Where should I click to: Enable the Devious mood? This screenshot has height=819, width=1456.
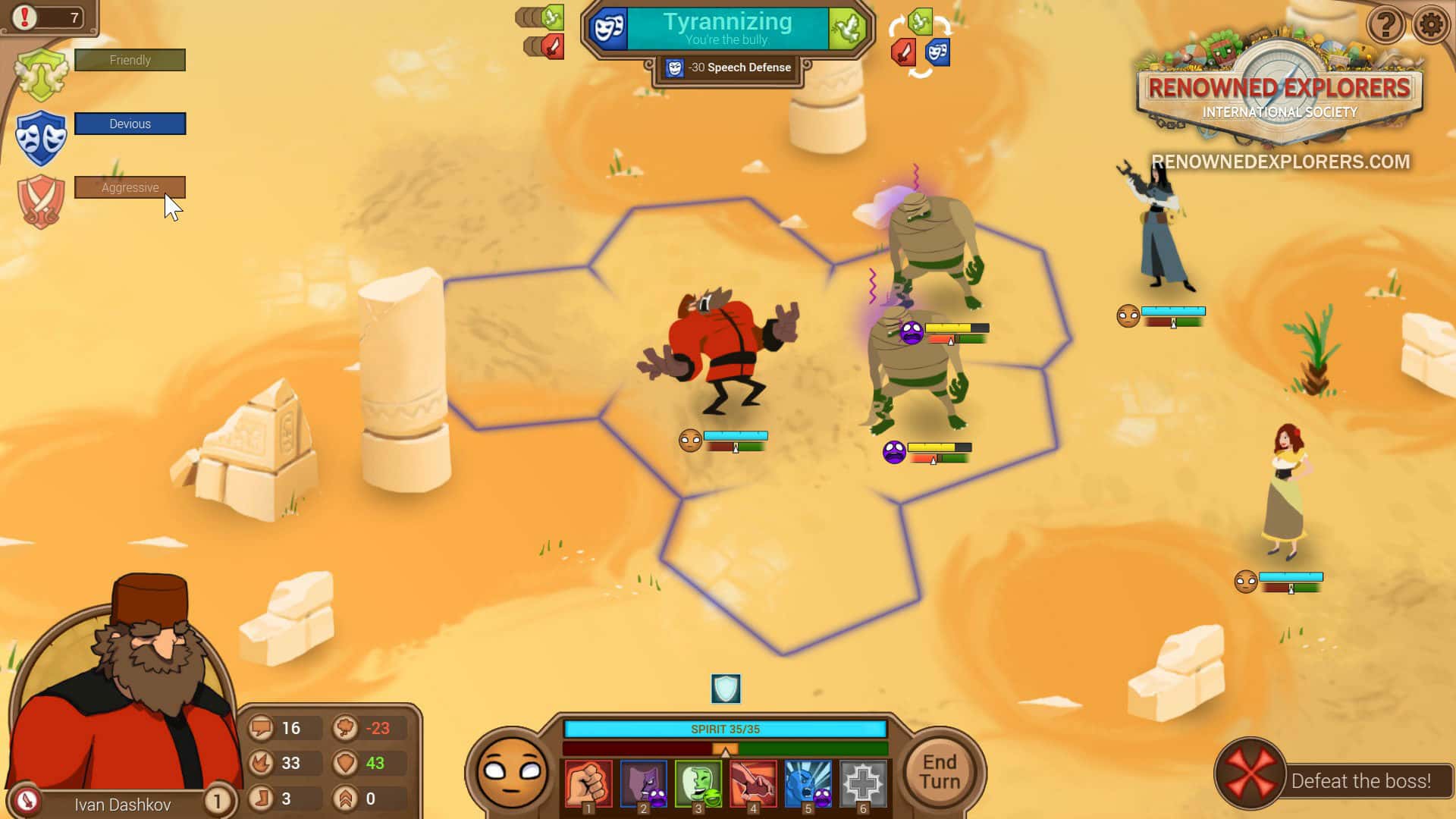click(x=130, y=124)
